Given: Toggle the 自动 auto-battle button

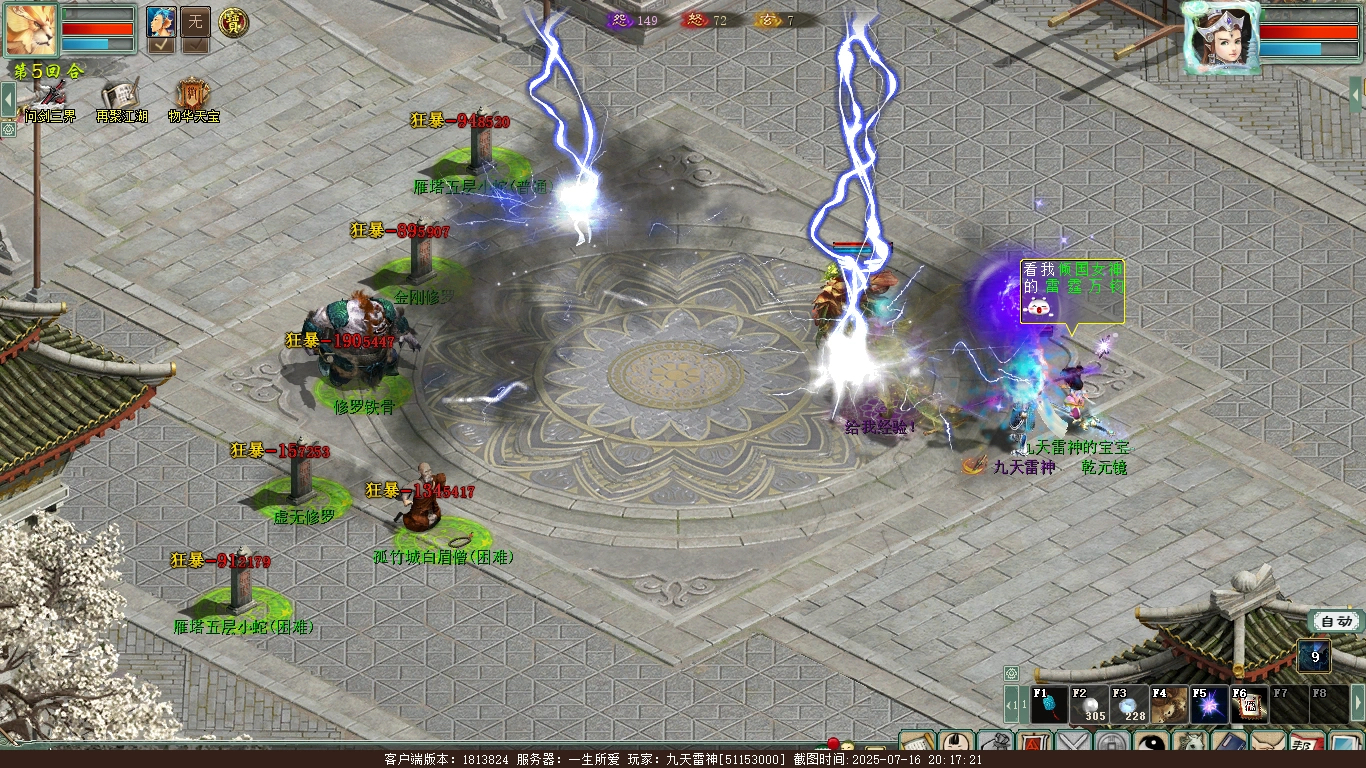Looking at the screenshot, I should (x=1336, y=621).
